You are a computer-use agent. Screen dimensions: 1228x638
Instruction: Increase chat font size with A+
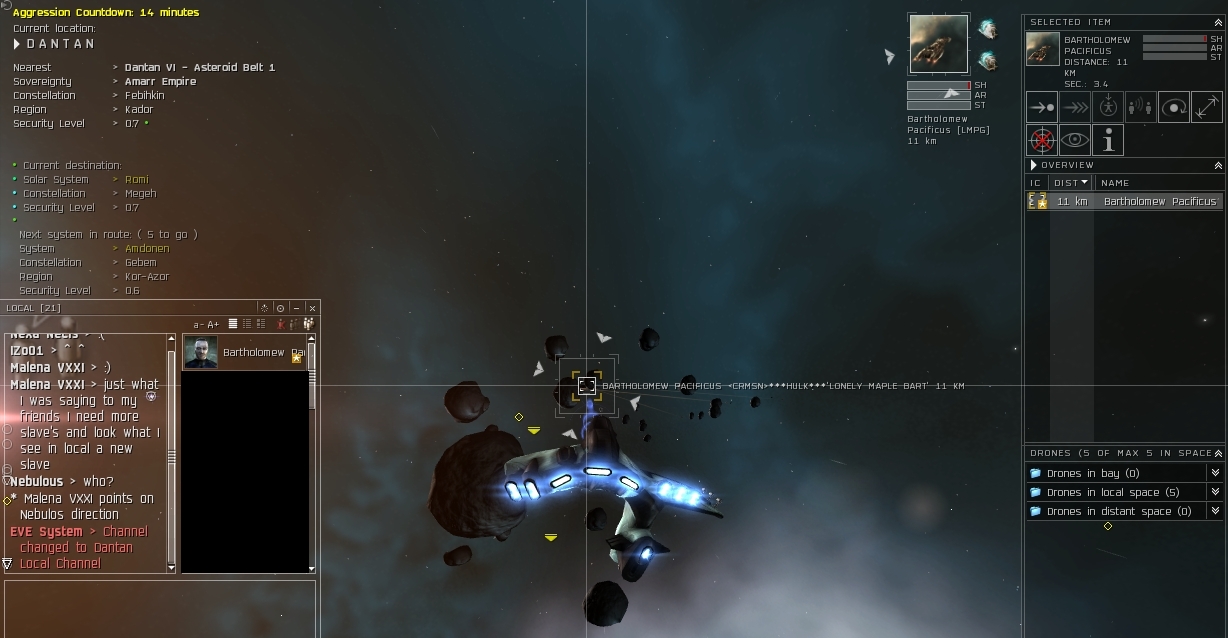213,324
